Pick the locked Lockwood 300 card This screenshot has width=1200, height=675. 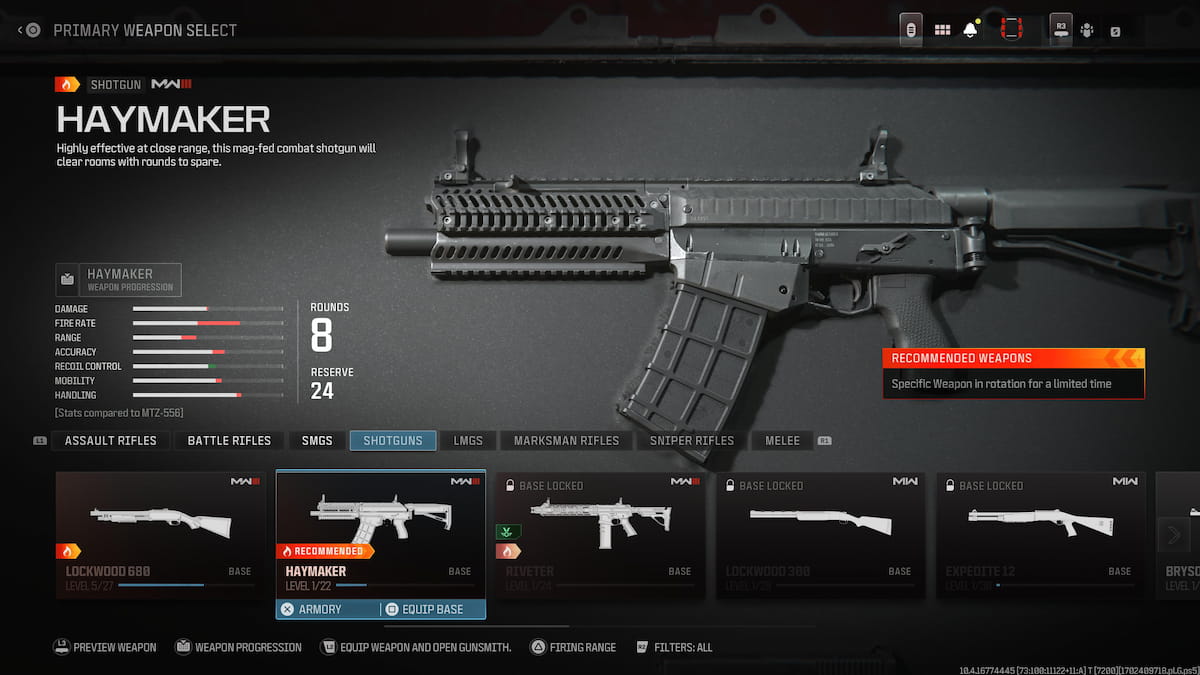click(x=820, y=535)
